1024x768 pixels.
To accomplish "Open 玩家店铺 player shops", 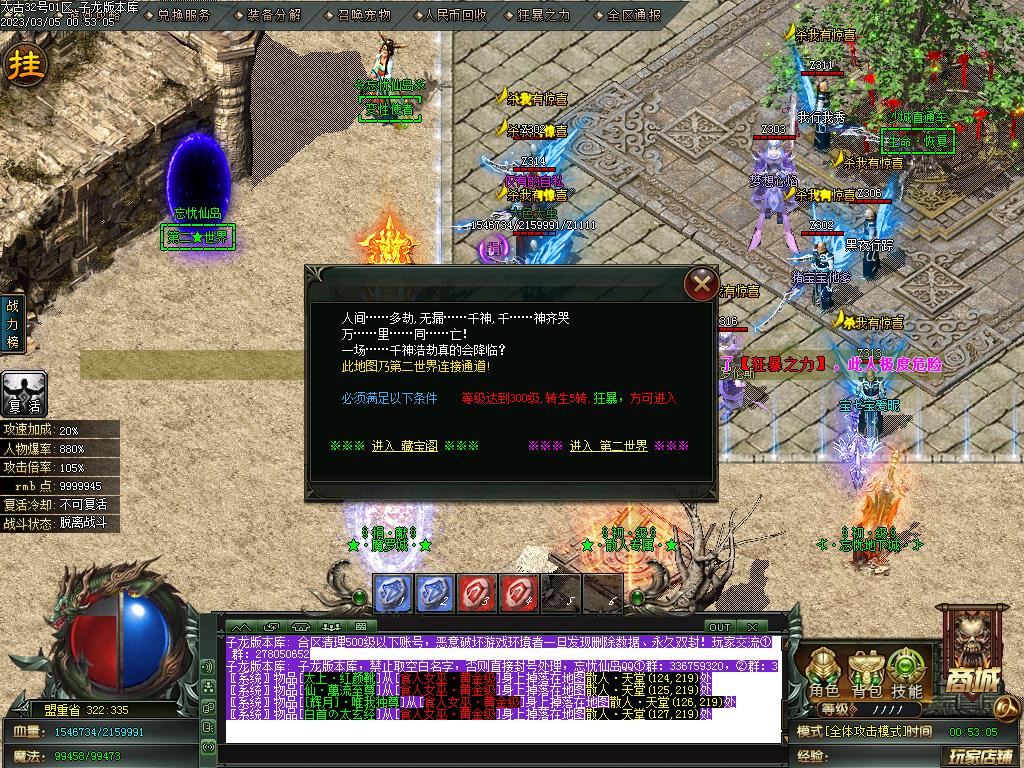I will point(980,755).
